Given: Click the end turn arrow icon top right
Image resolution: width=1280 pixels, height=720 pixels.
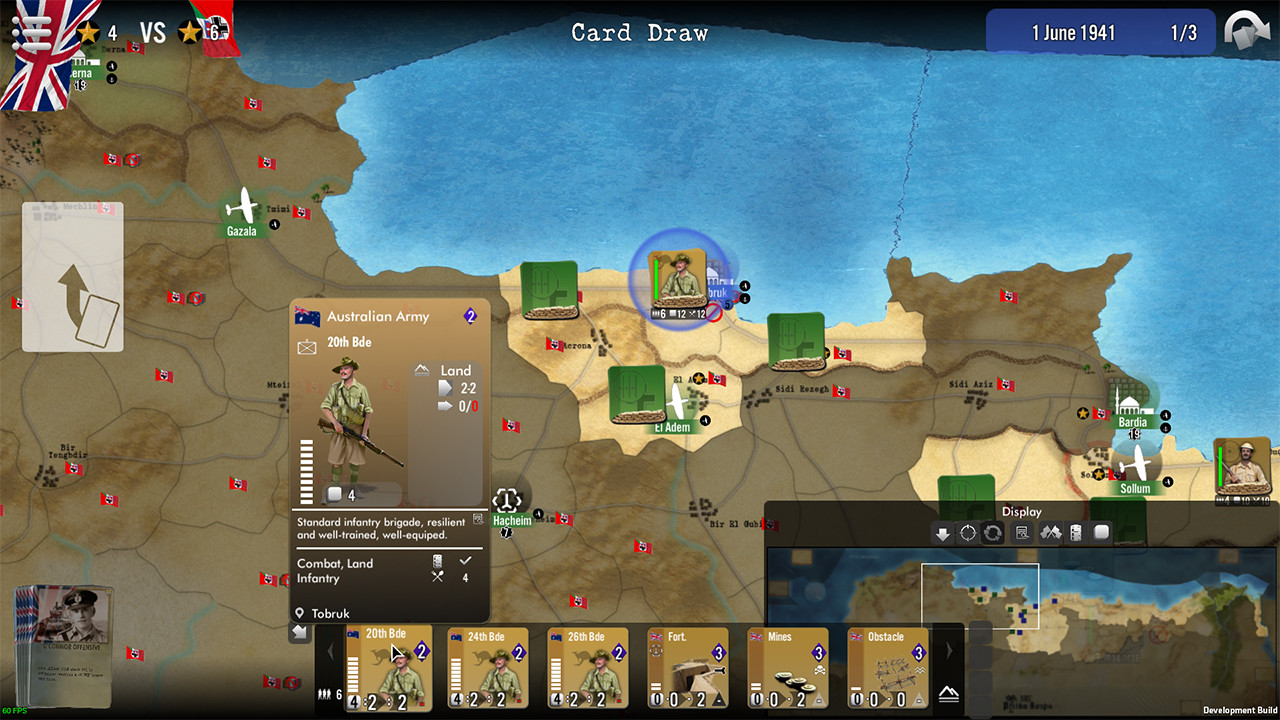Looking at the screenshot, I should pyautogui.click(x=1246, y=31).
